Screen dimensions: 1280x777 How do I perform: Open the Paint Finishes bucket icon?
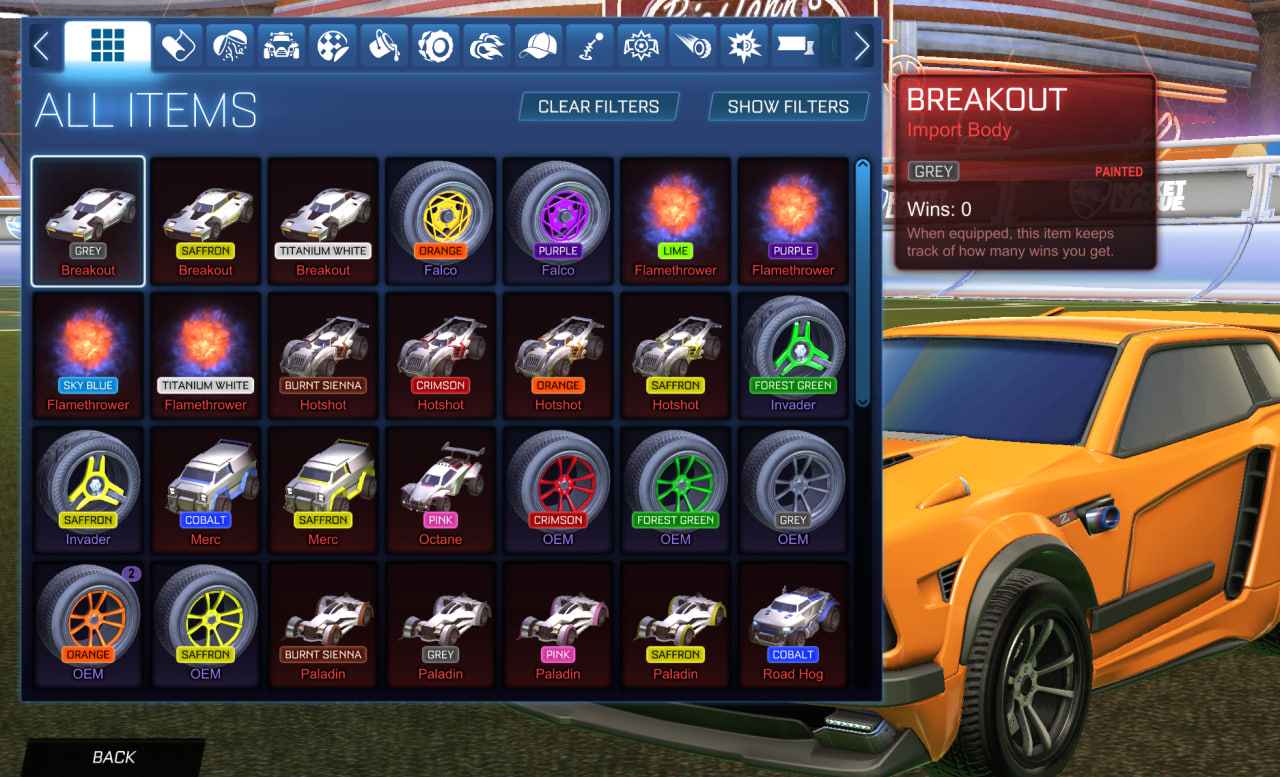(384, 45)
